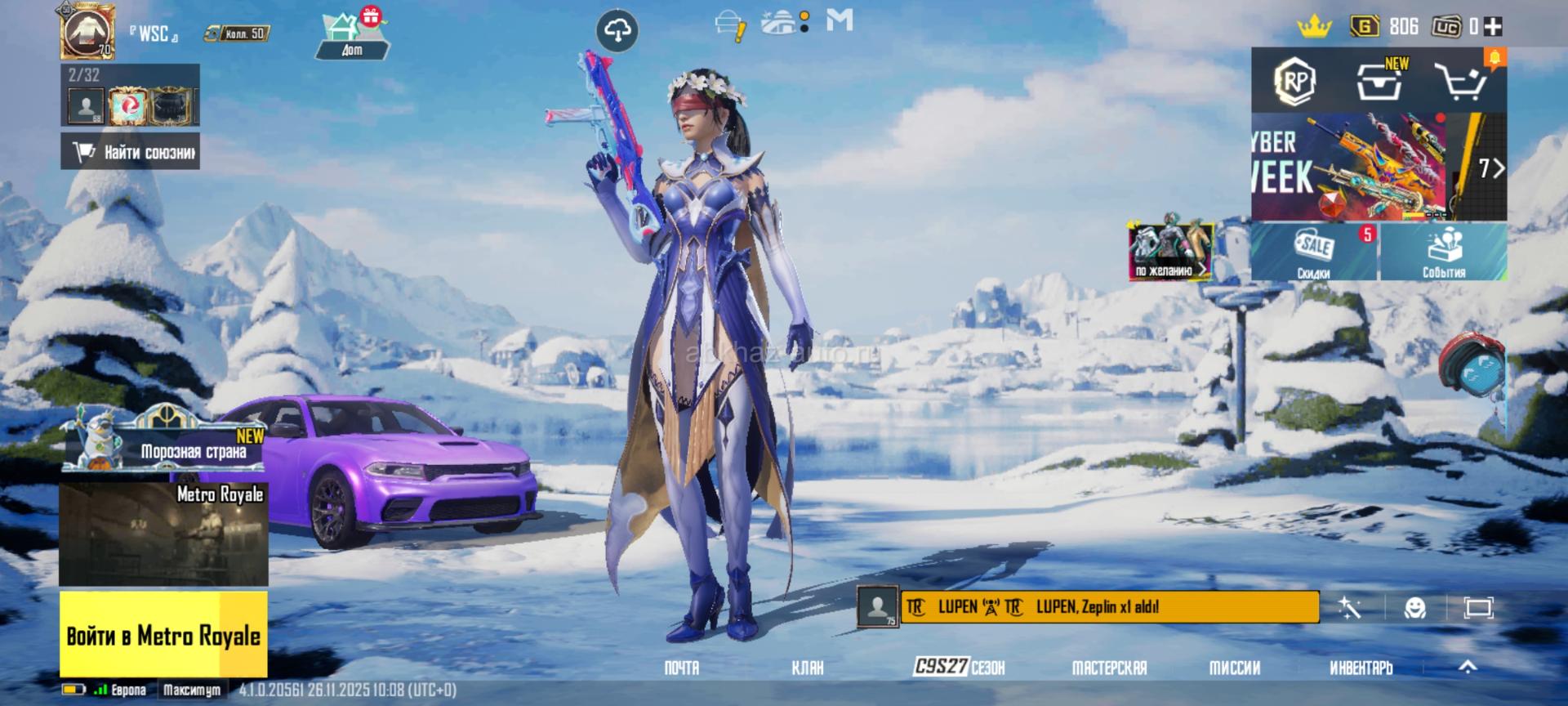
Task: Tap the cloud download icon
Action: pos(617,32)
